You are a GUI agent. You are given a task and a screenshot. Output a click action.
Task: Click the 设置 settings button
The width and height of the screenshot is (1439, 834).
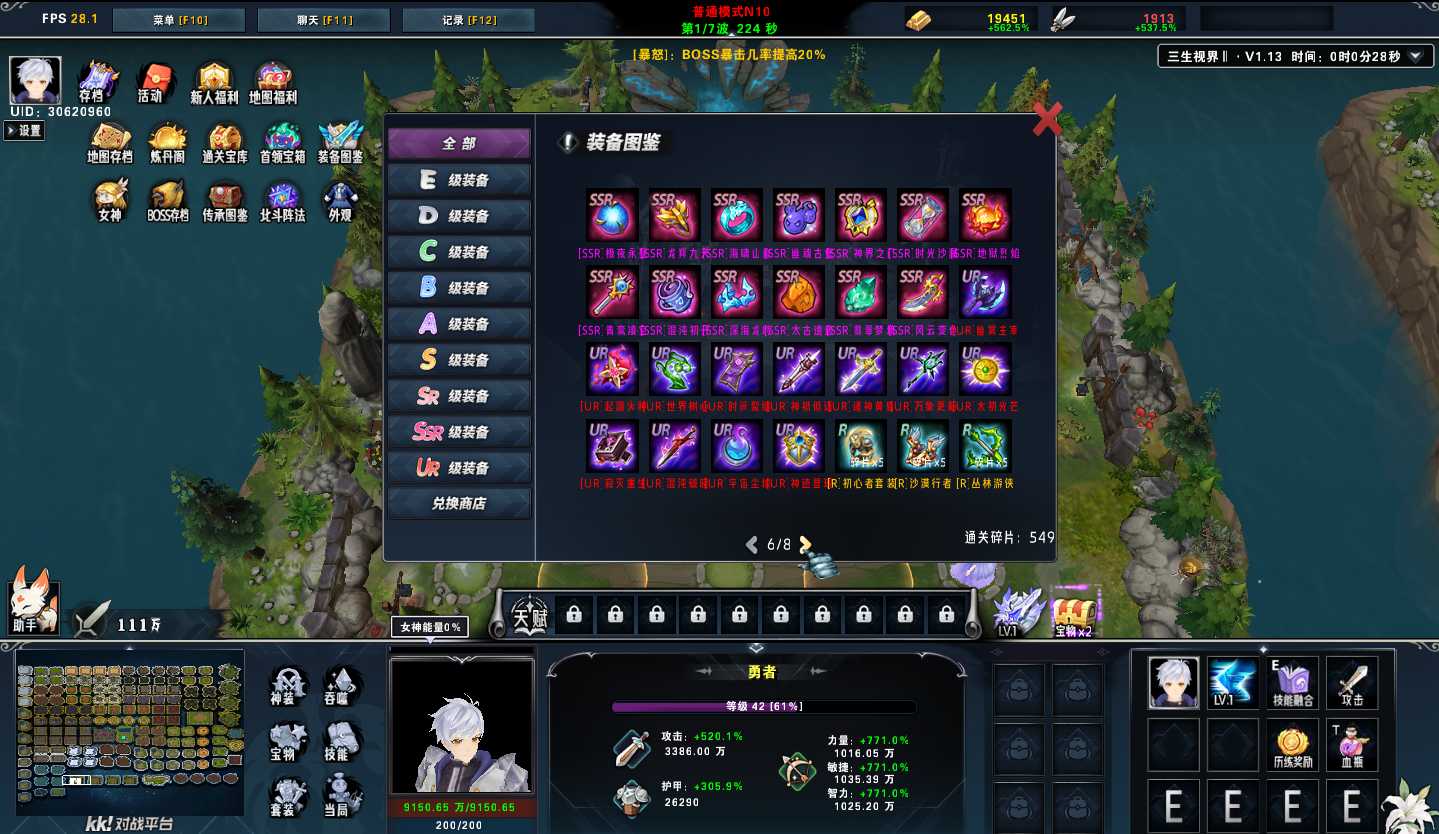click(25, 131)
